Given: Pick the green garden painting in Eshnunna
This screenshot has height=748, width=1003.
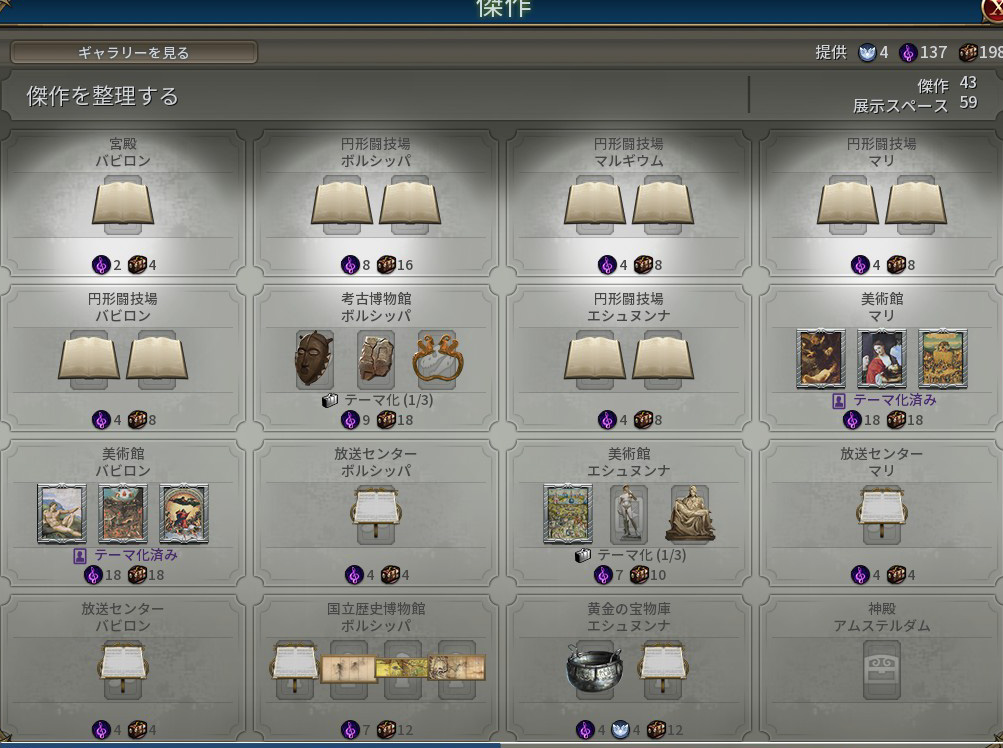Looking at the screenshot, I should point(567,513).
